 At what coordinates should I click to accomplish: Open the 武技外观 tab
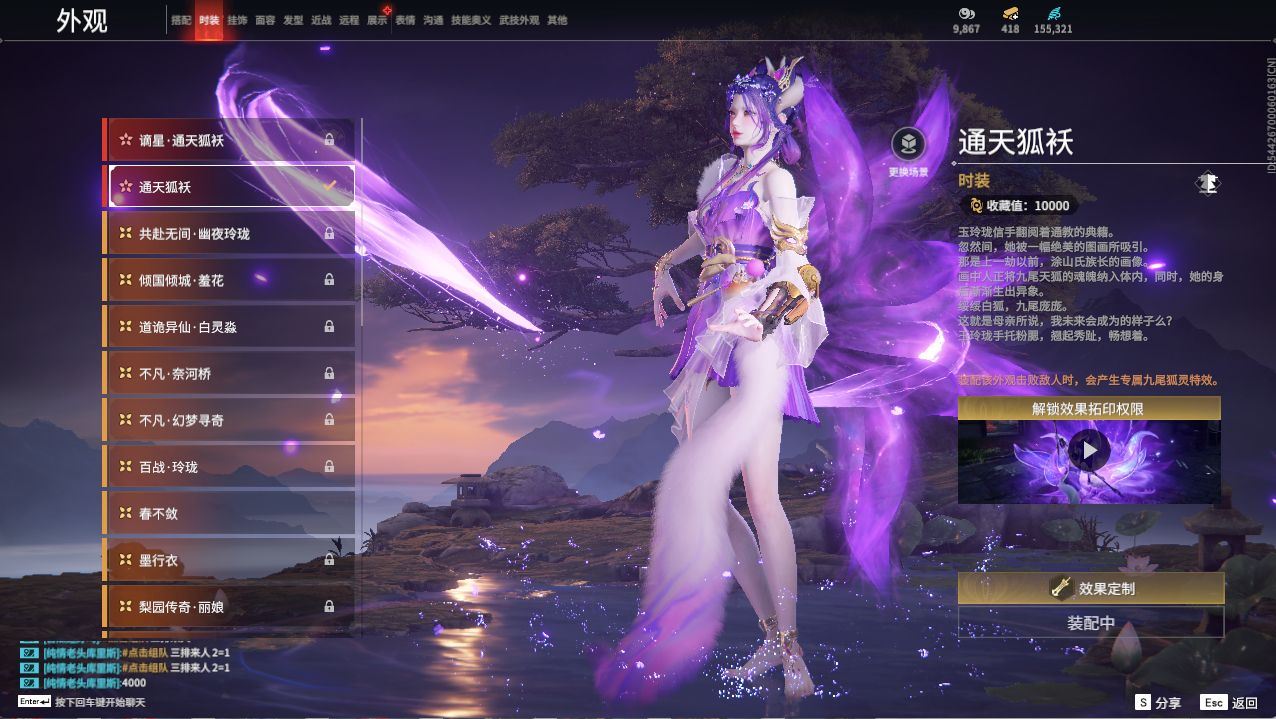[x=519, y=20]
